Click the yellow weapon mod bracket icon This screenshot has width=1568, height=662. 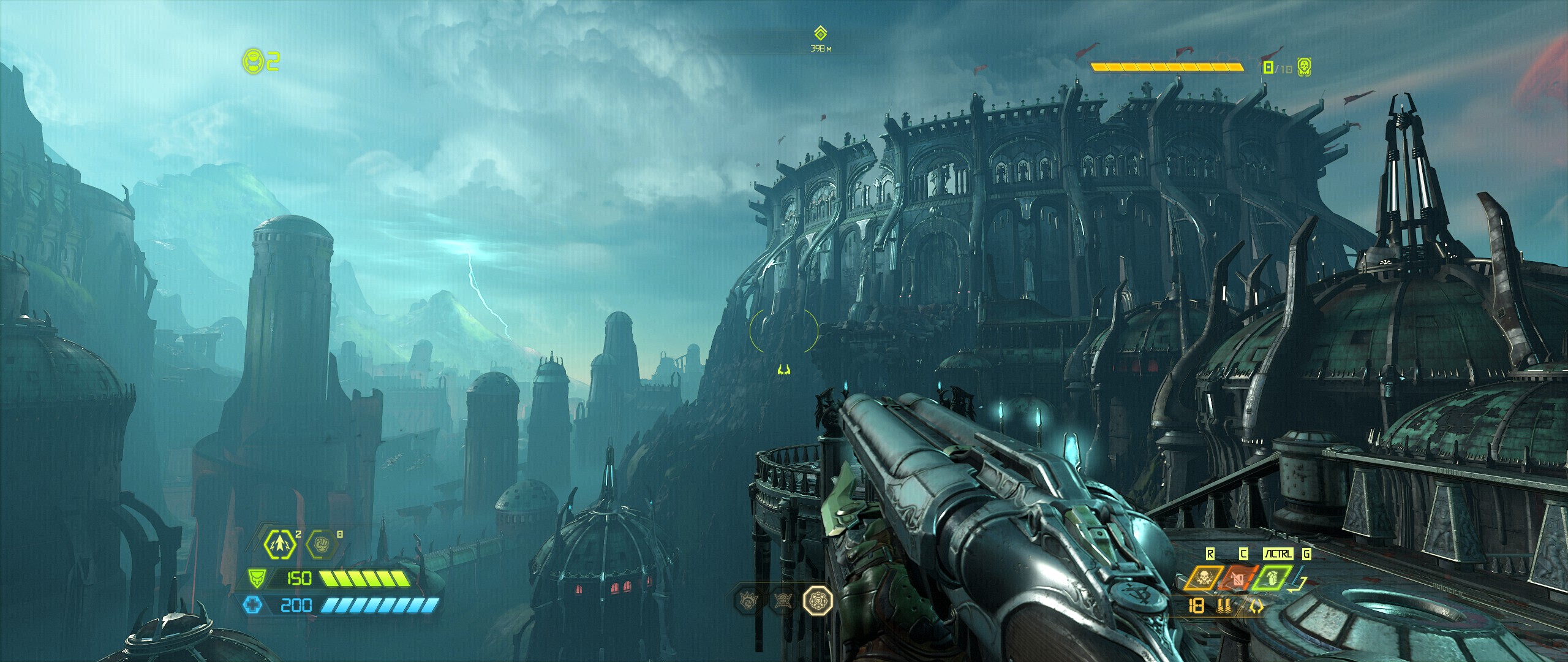point(1256,607)
